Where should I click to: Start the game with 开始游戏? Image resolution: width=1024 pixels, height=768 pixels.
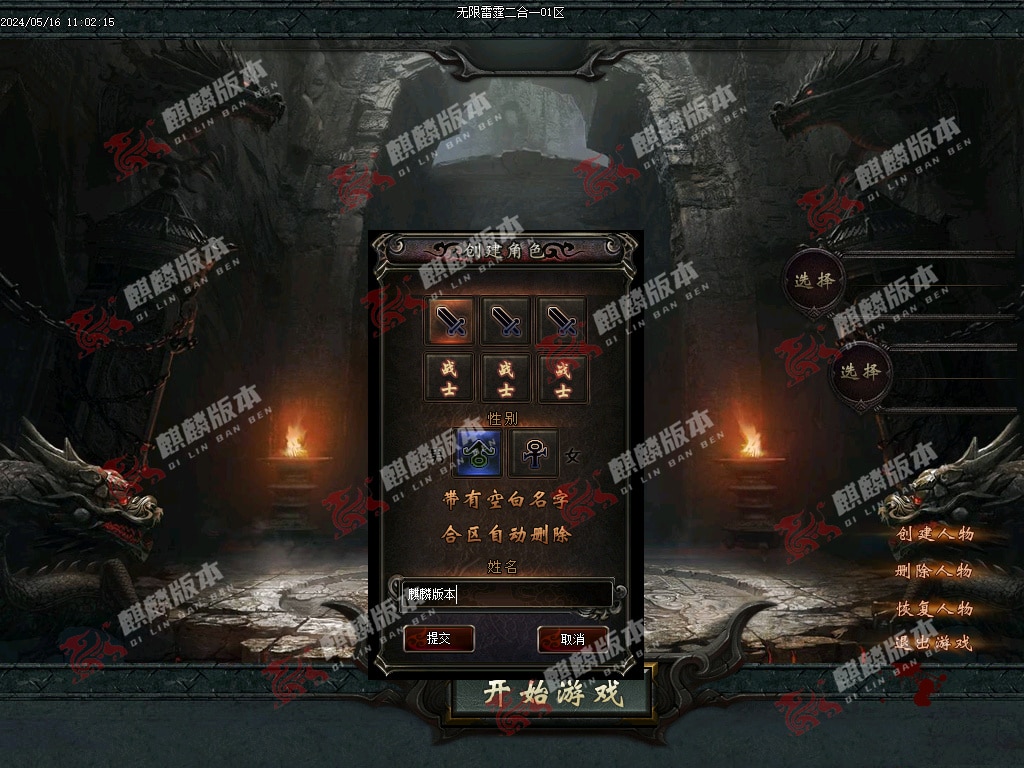(x=552, y=692)
